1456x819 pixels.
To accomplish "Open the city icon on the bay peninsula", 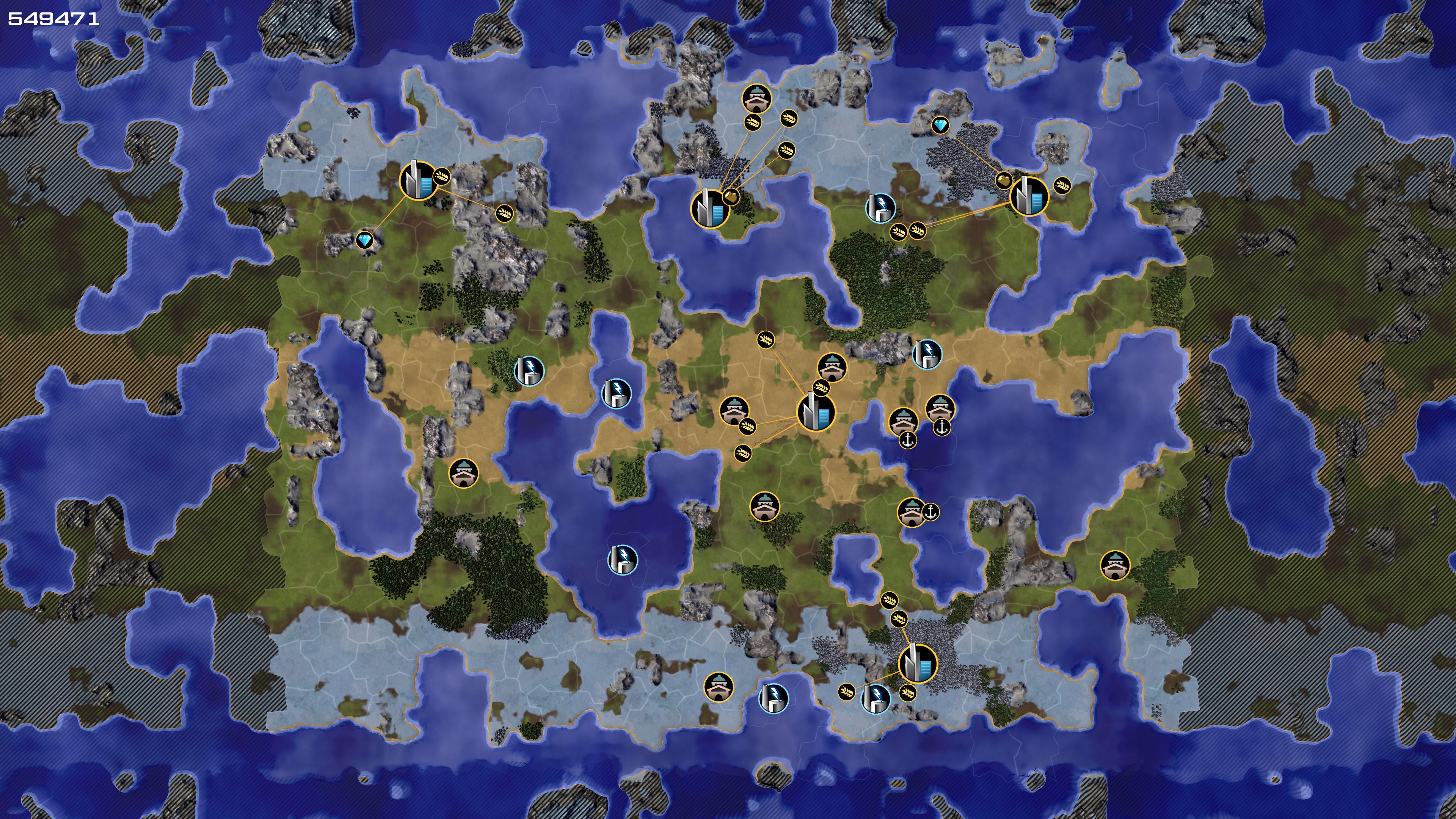I will coord(709,209).
